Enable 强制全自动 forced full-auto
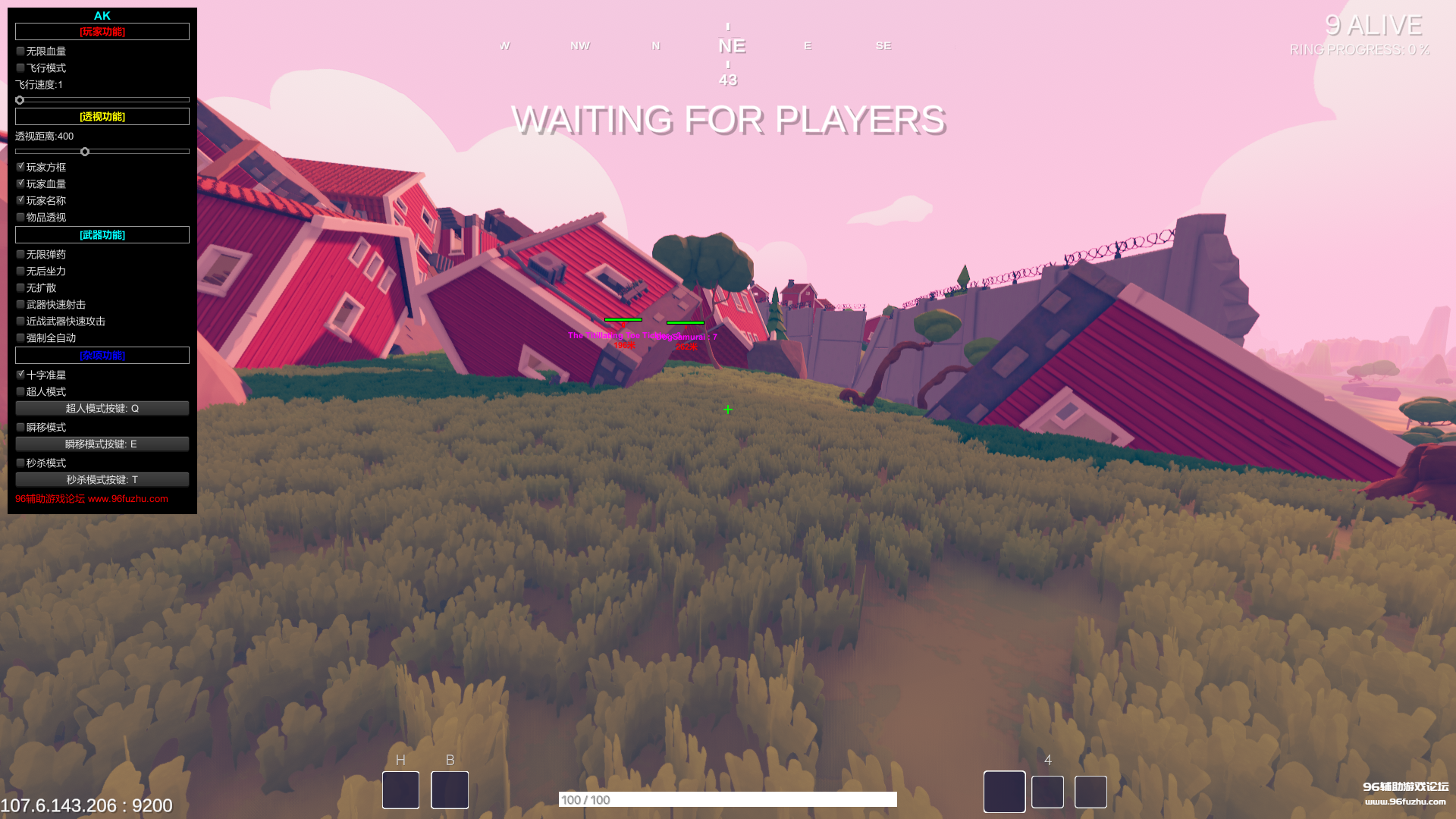1456x819 pixels. (x=20, y=337)
